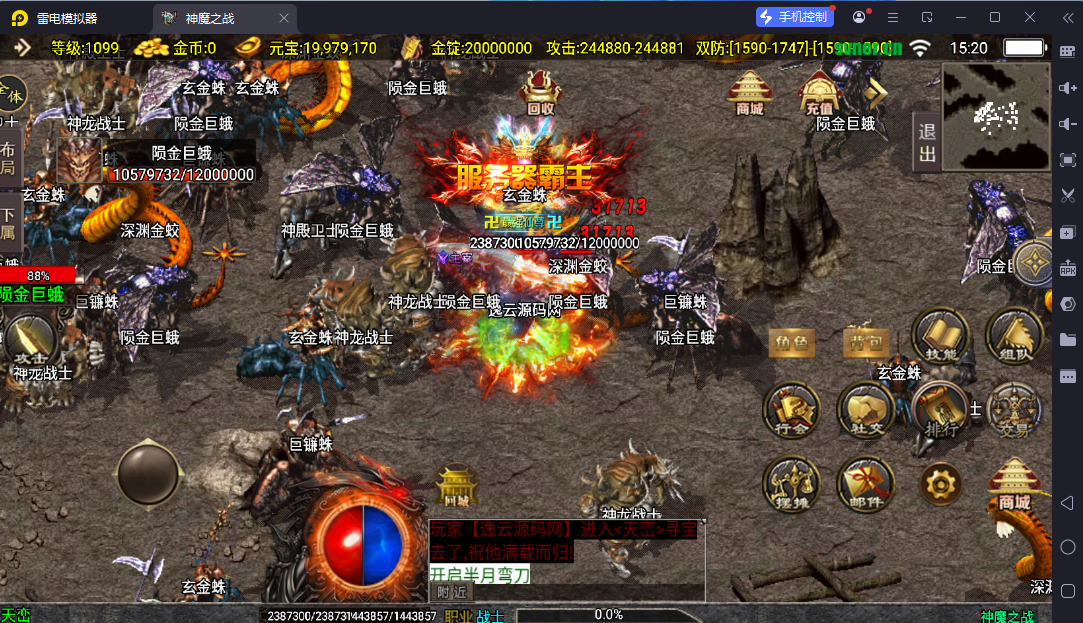The width and height of the screenshot is (1083, 623).
Task: Open the minimap
Action: point(993,115)
